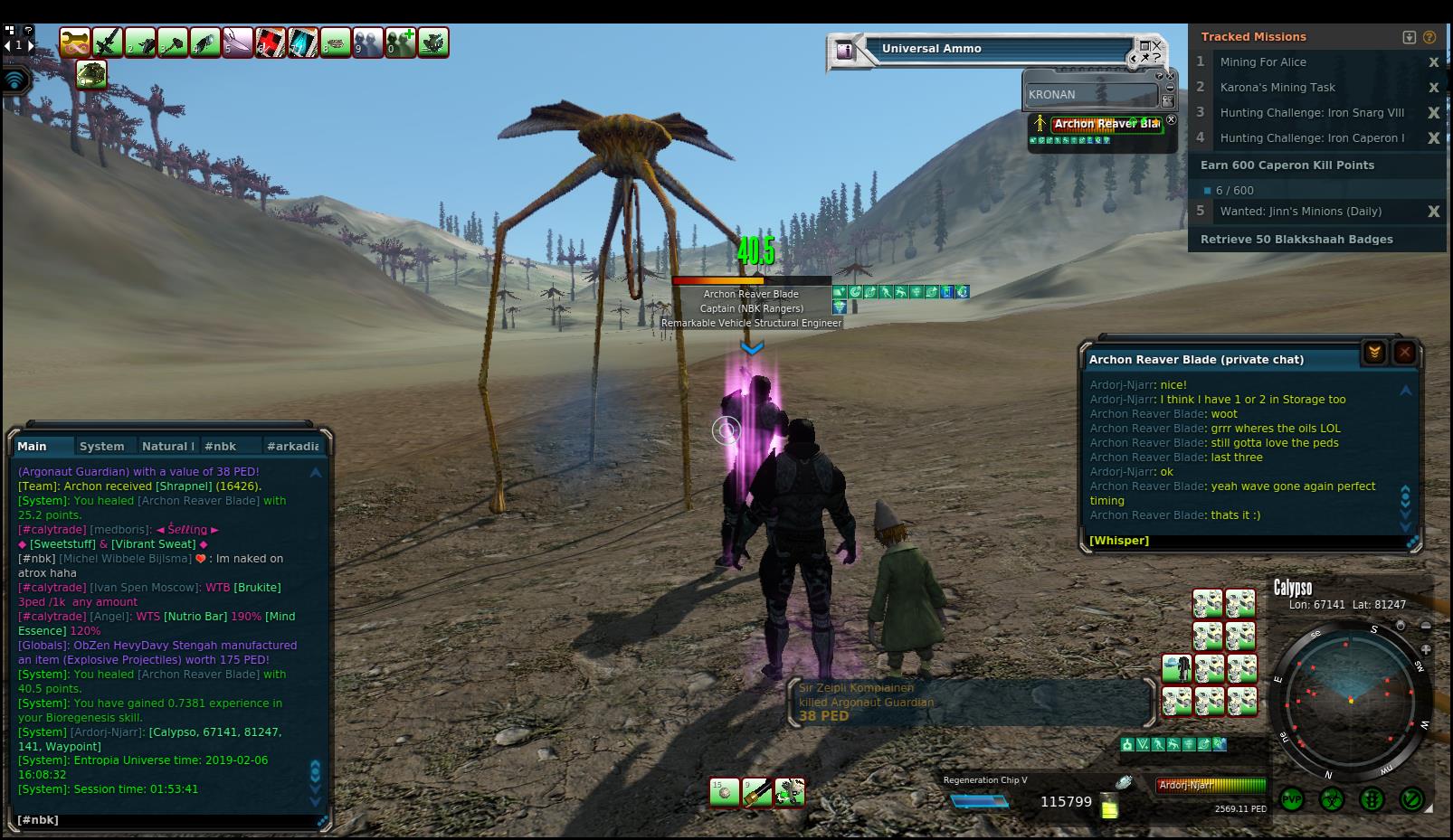Viewport: 1453px width, 840px height.
Task: Click the Whisper chat input field
Action: pos(1249,541)
